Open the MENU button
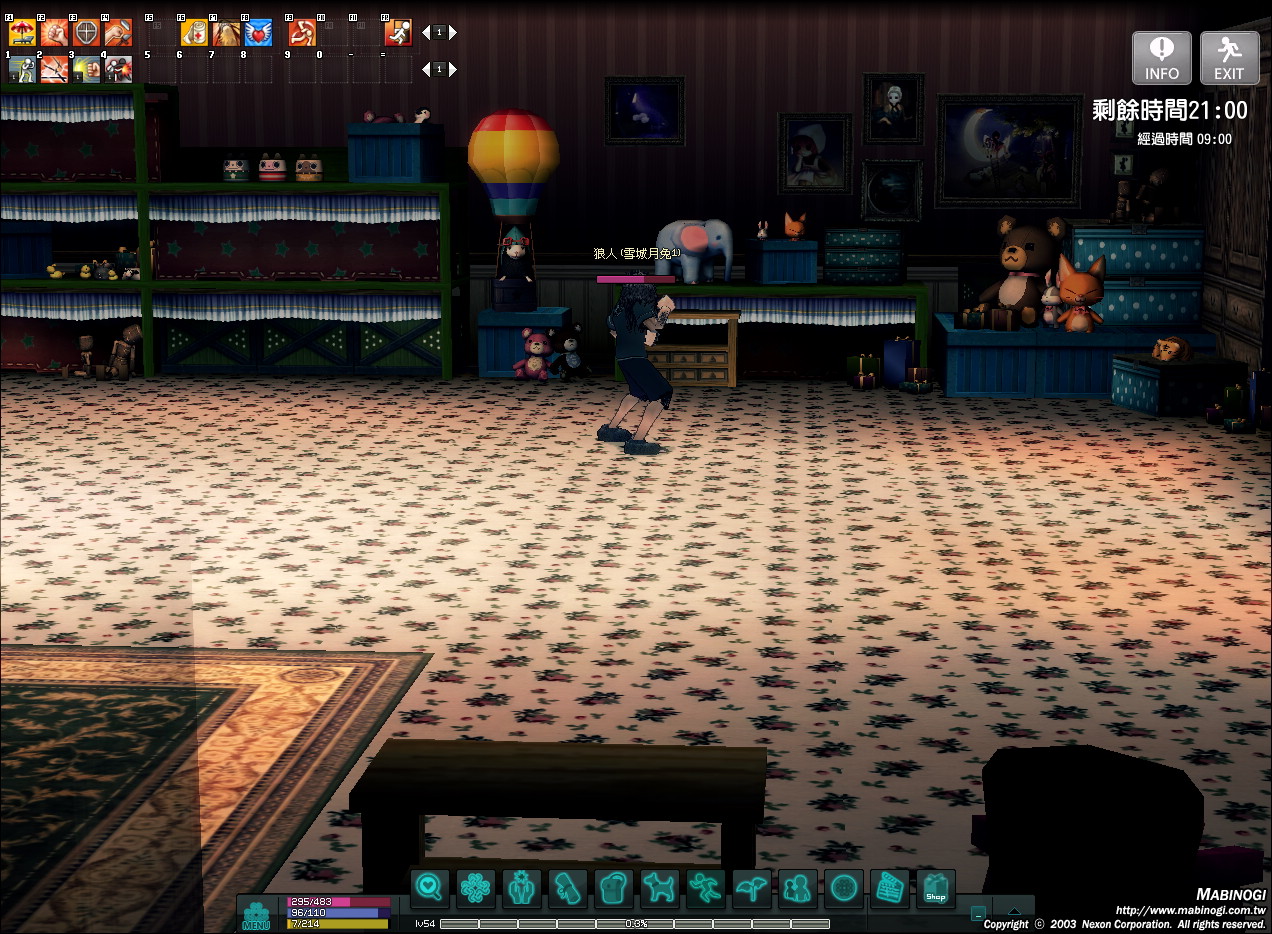Viewport: 1272px width, 934px height. 256,914
